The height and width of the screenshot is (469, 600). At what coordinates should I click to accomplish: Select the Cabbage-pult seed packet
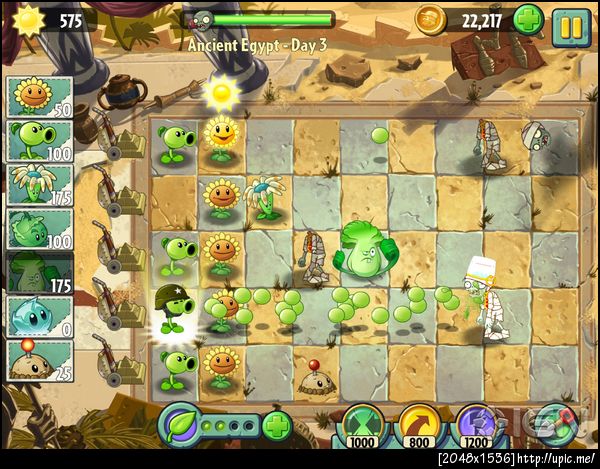point(40,229)
